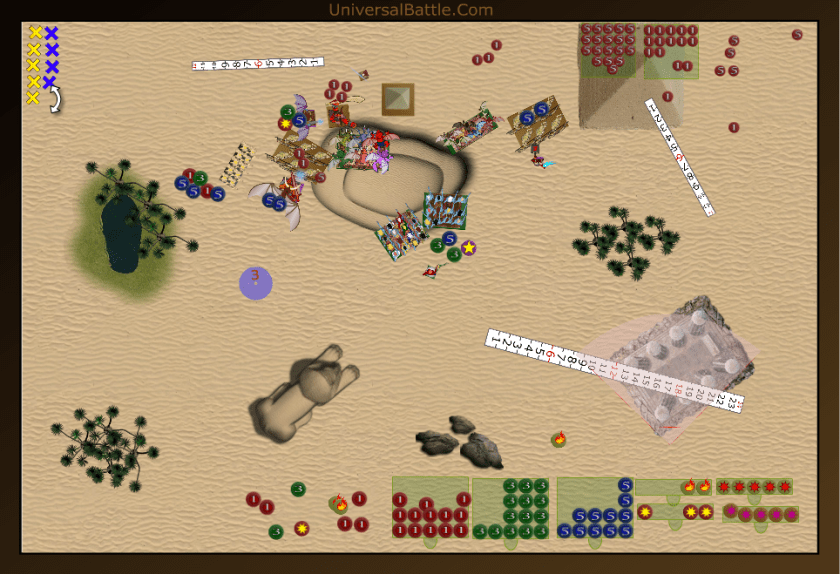Select the purple token with a yellow star
The width and height of the screenshot is (840, 574).
pos(468,247)
